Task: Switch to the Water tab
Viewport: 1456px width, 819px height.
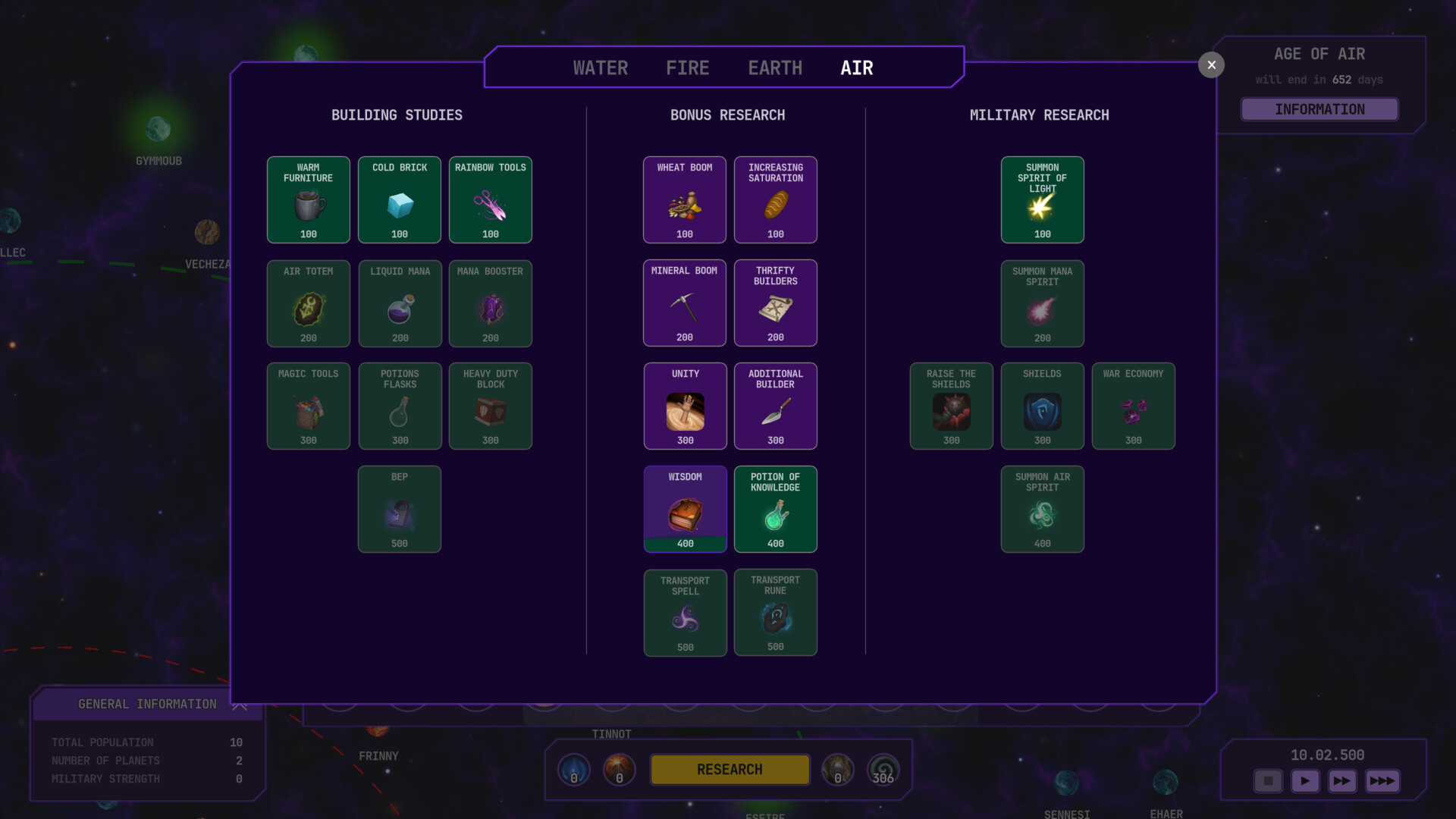Action: [x=600, y=67]
